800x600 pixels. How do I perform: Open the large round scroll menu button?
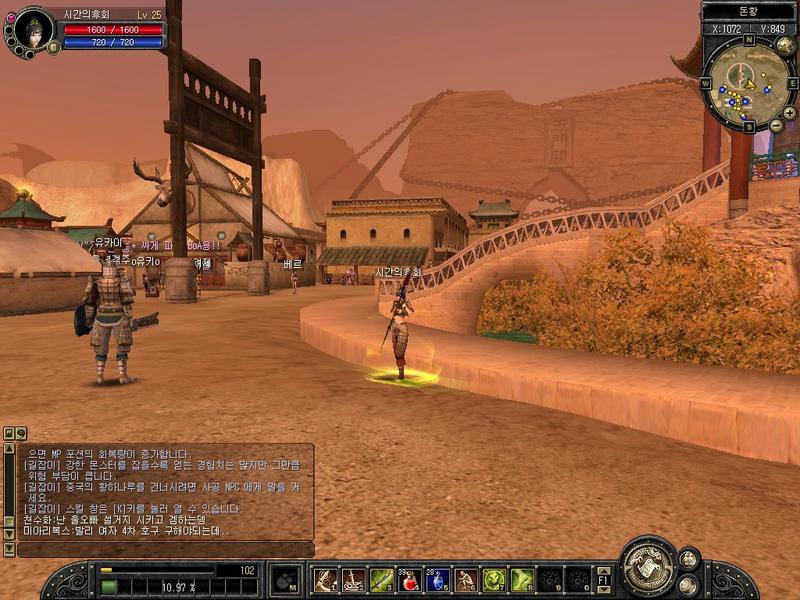point(649,568)
